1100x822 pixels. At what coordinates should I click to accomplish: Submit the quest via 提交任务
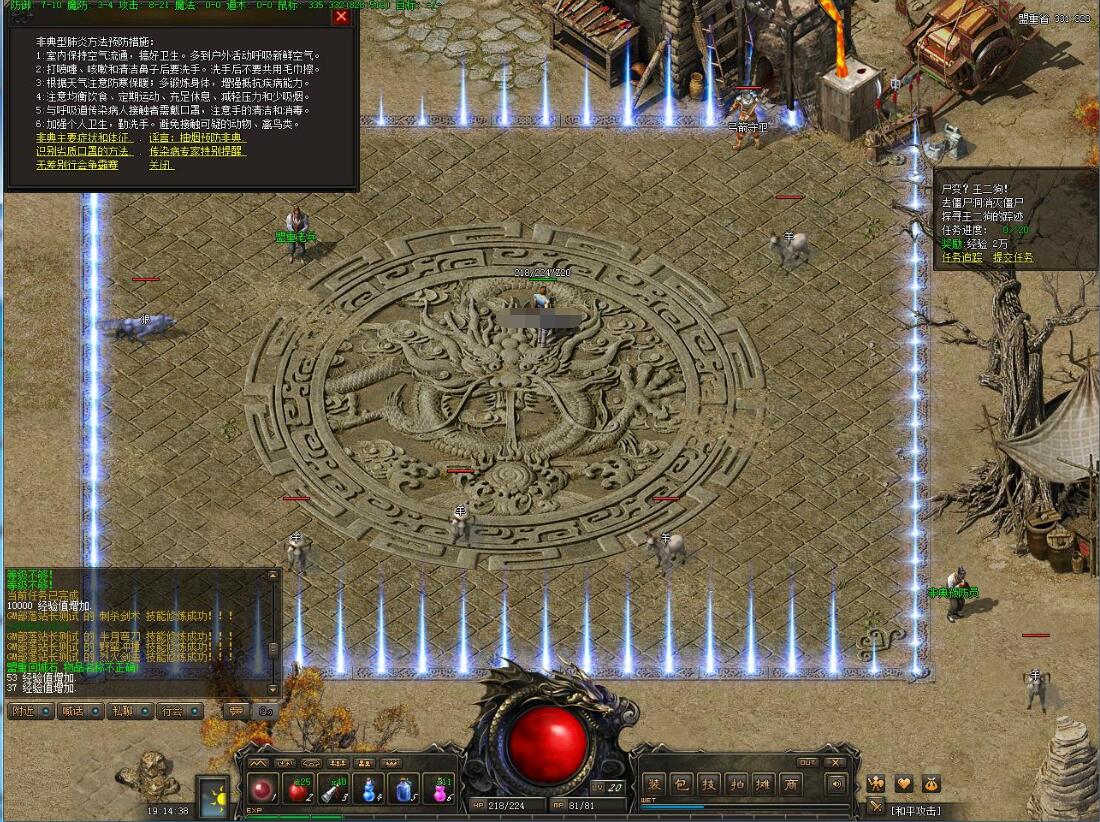[1014, 257]
